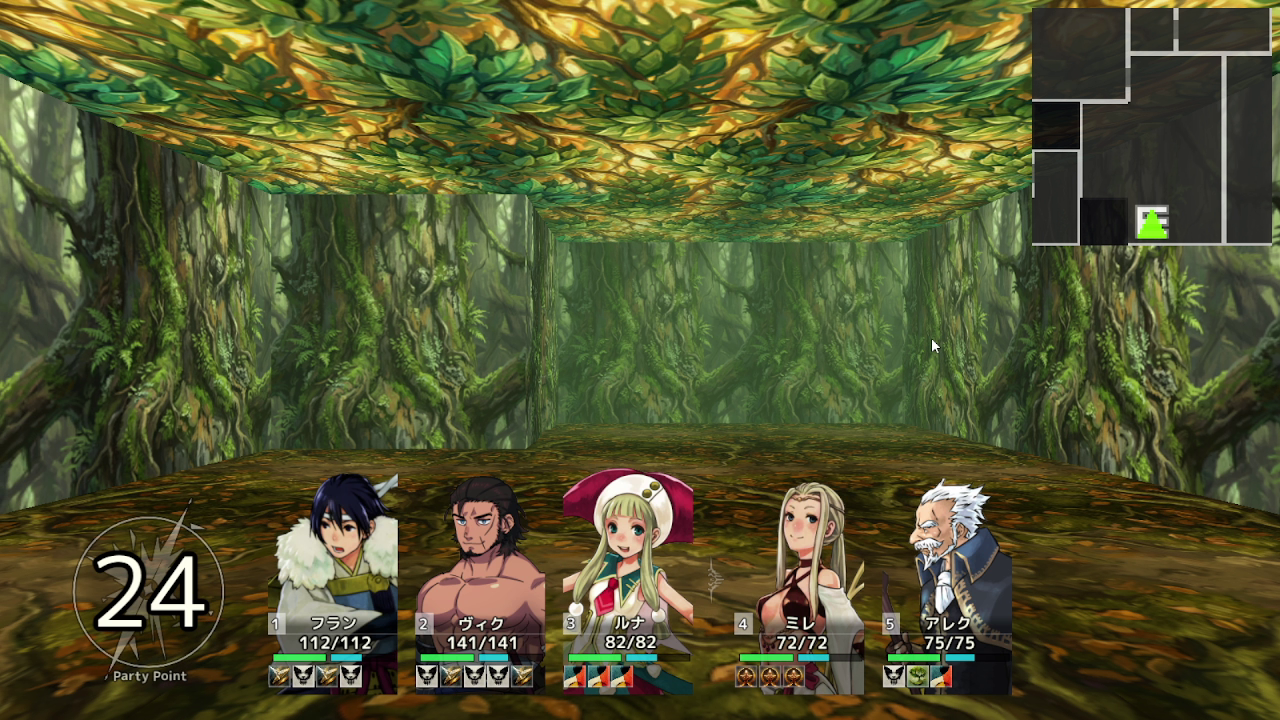Viewport: 1280px width, 720px height.
Task: Select character slot numbered 3 for ルナ
Action: tap(570, 622)
